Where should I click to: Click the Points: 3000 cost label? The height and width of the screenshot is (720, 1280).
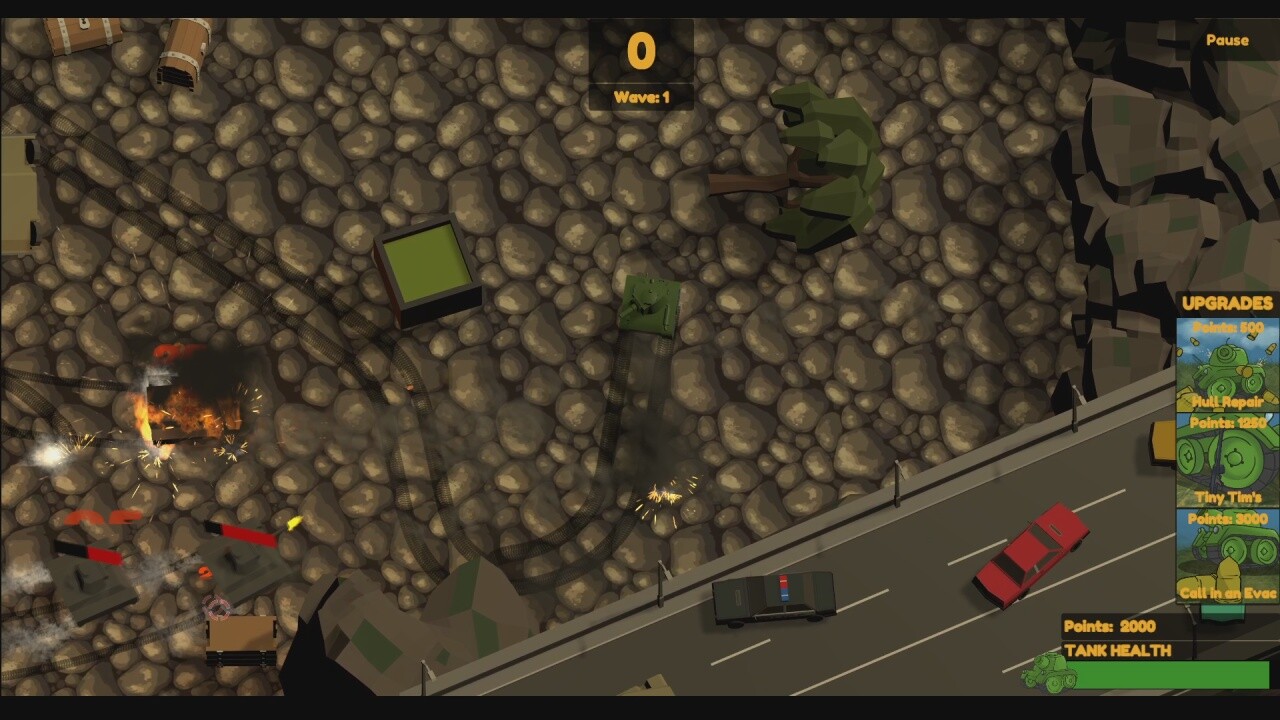[x=1226, y=519]
